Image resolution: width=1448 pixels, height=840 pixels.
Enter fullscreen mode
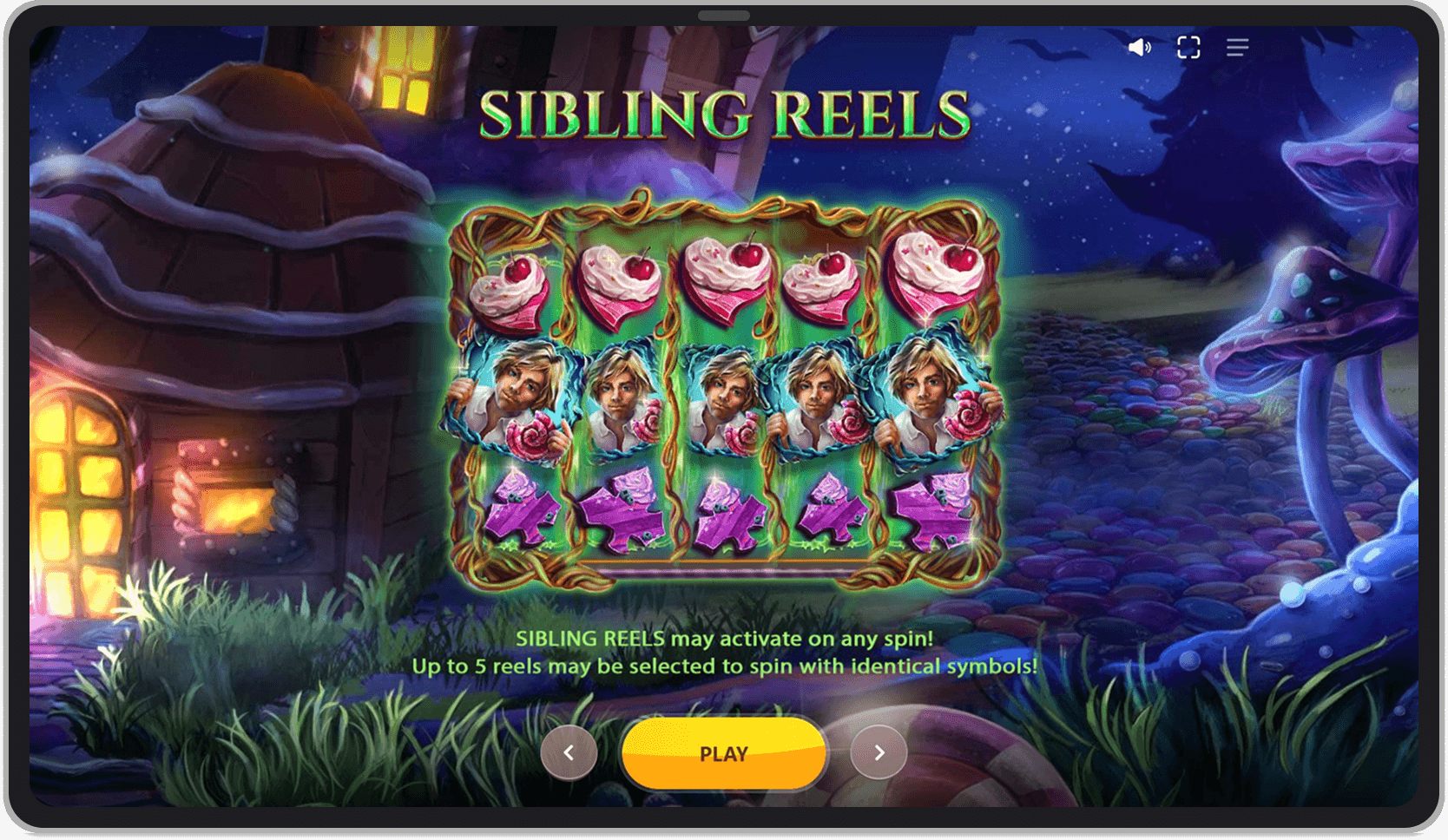tap(1188, 48)
